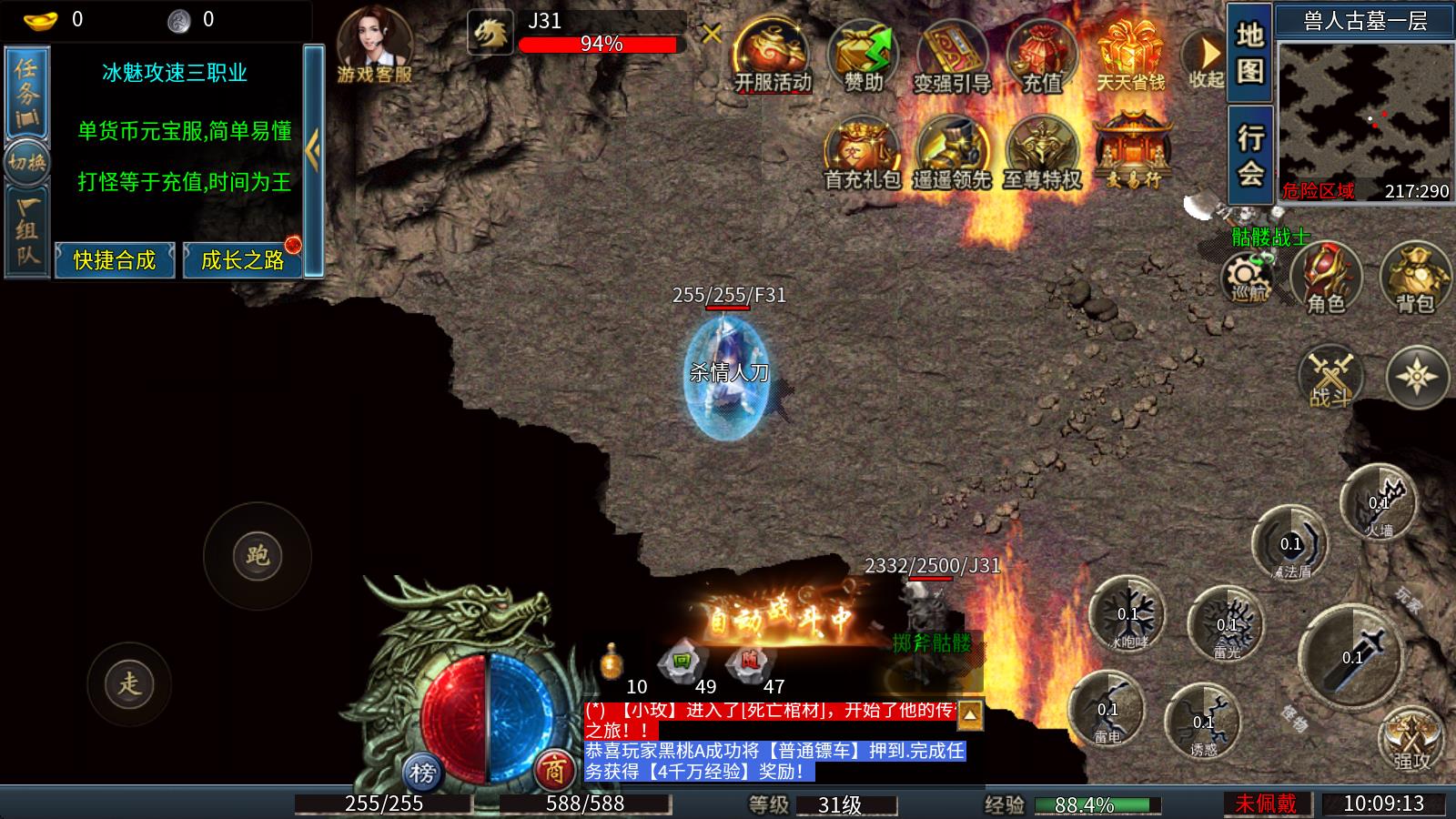Open the 角色 character sheet

1326,278
